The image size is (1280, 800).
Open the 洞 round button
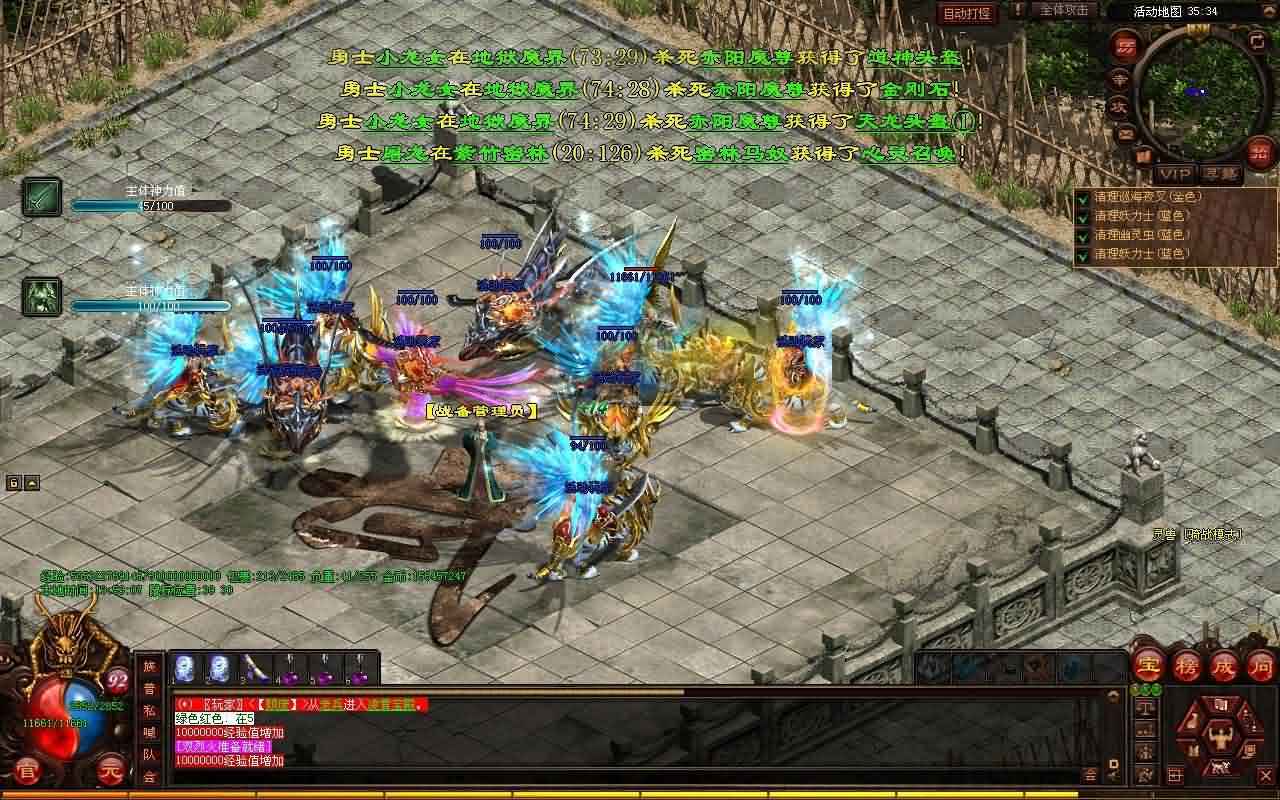click(1260, 663)
